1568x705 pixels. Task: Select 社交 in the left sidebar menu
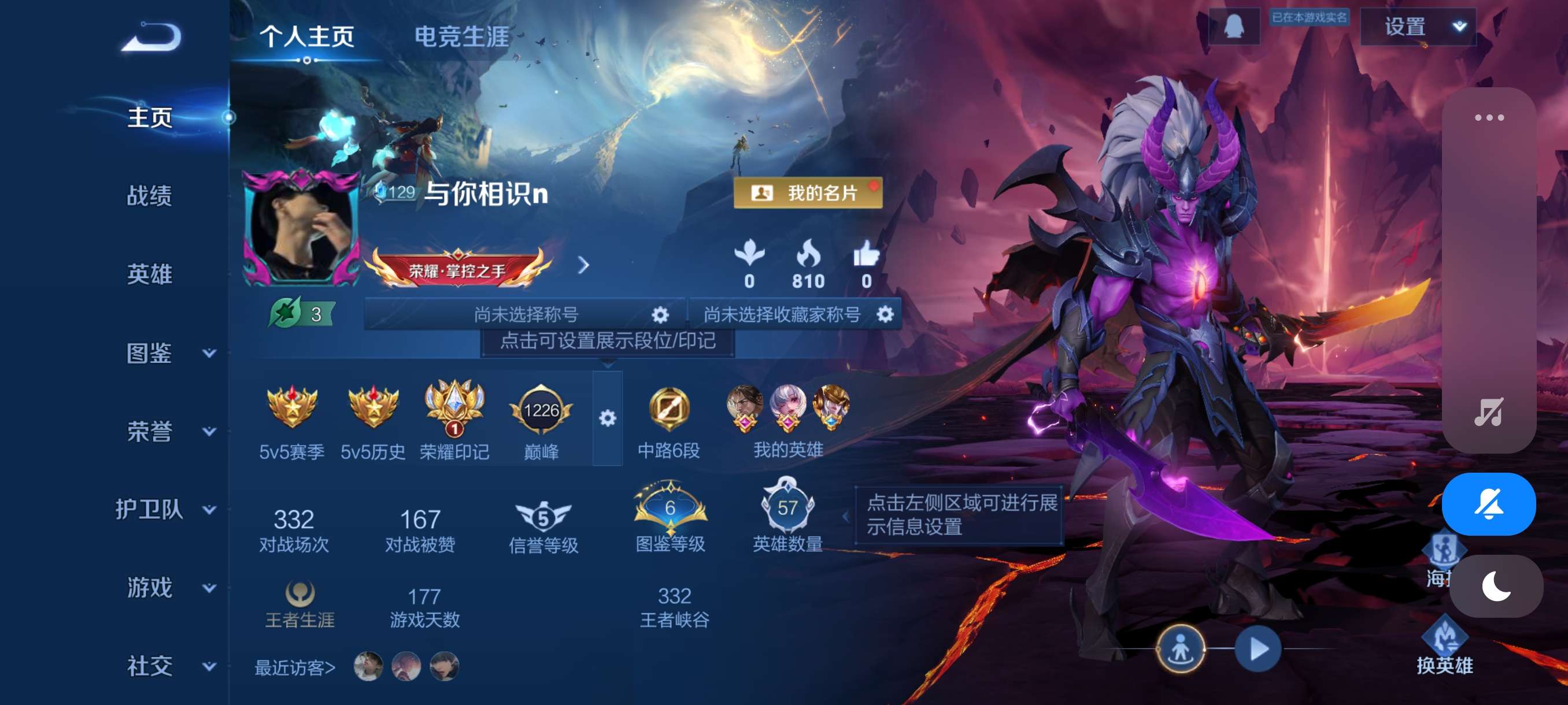(x=150, y=666)
